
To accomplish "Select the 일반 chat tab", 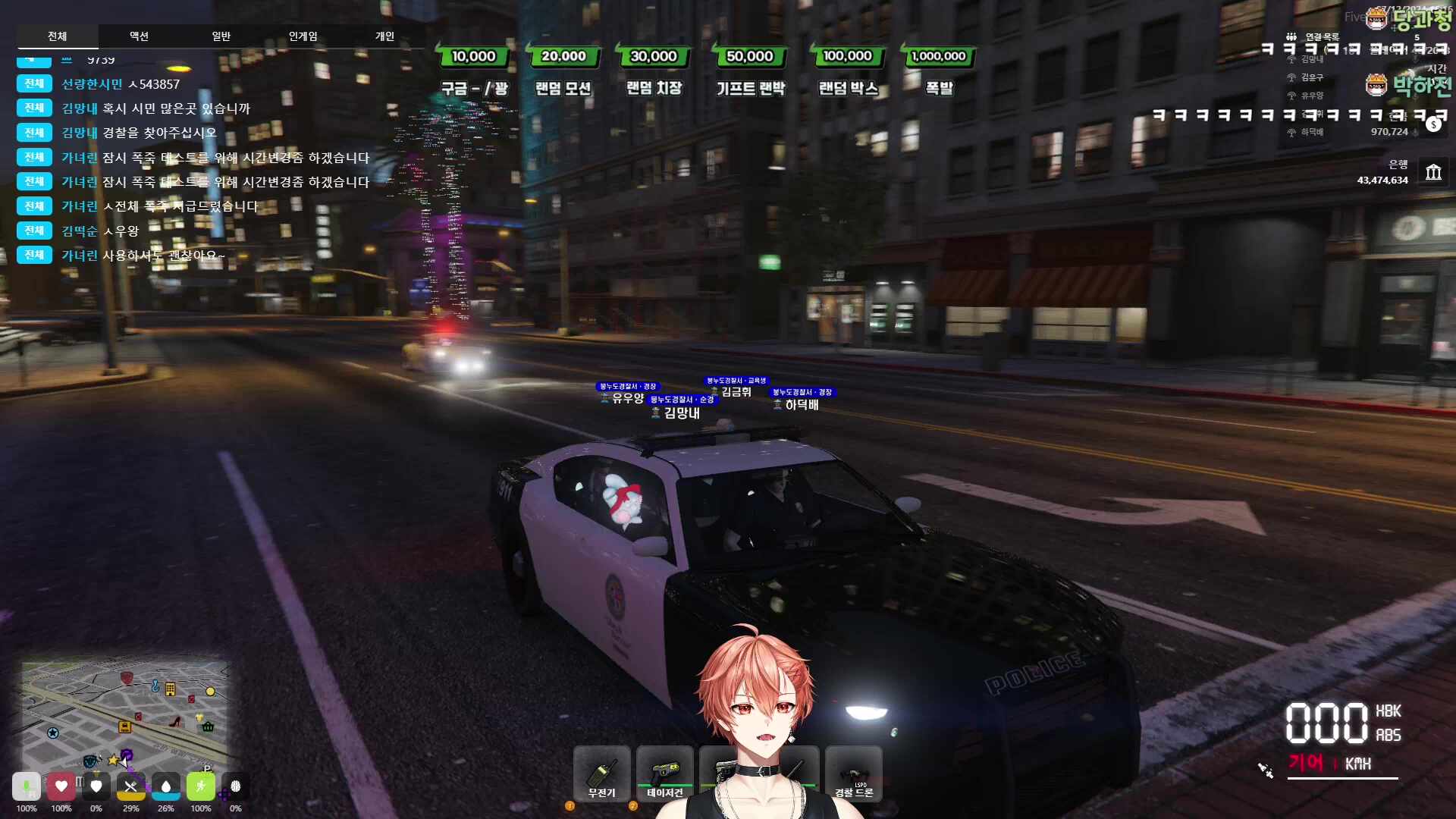I will click(x=221, y=36).
